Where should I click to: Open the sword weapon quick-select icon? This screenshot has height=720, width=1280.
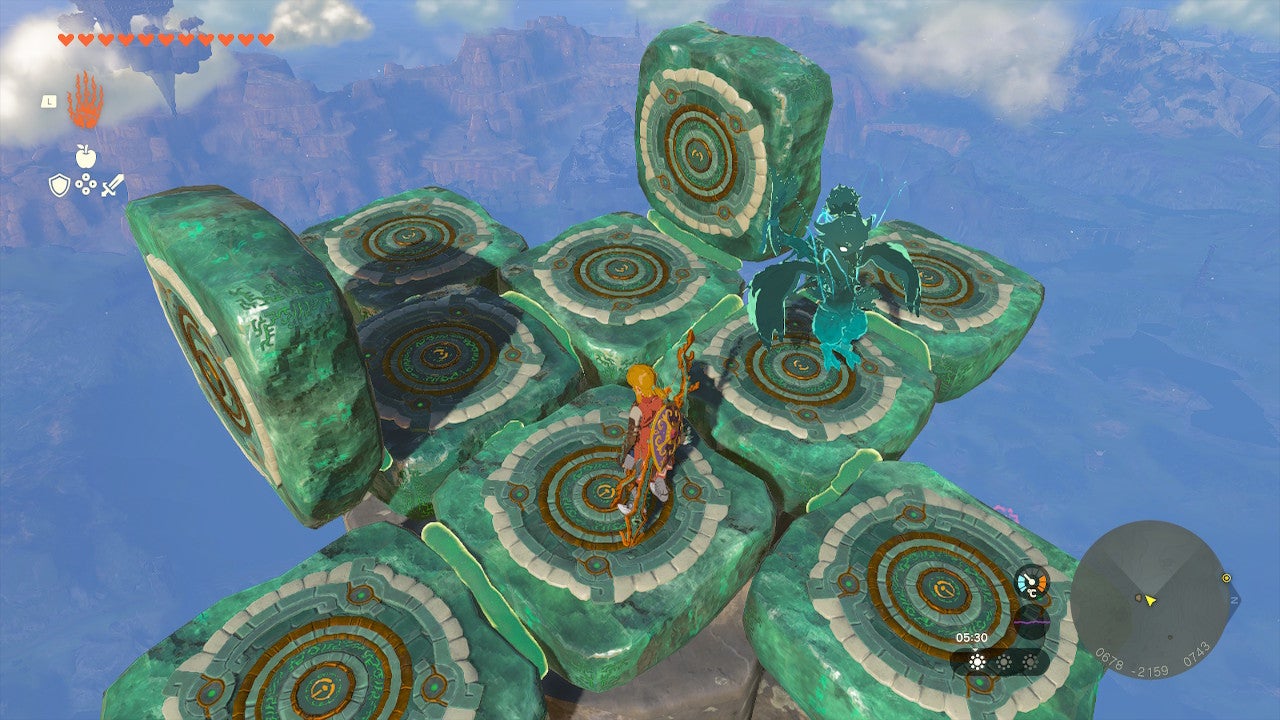point(112,185)
